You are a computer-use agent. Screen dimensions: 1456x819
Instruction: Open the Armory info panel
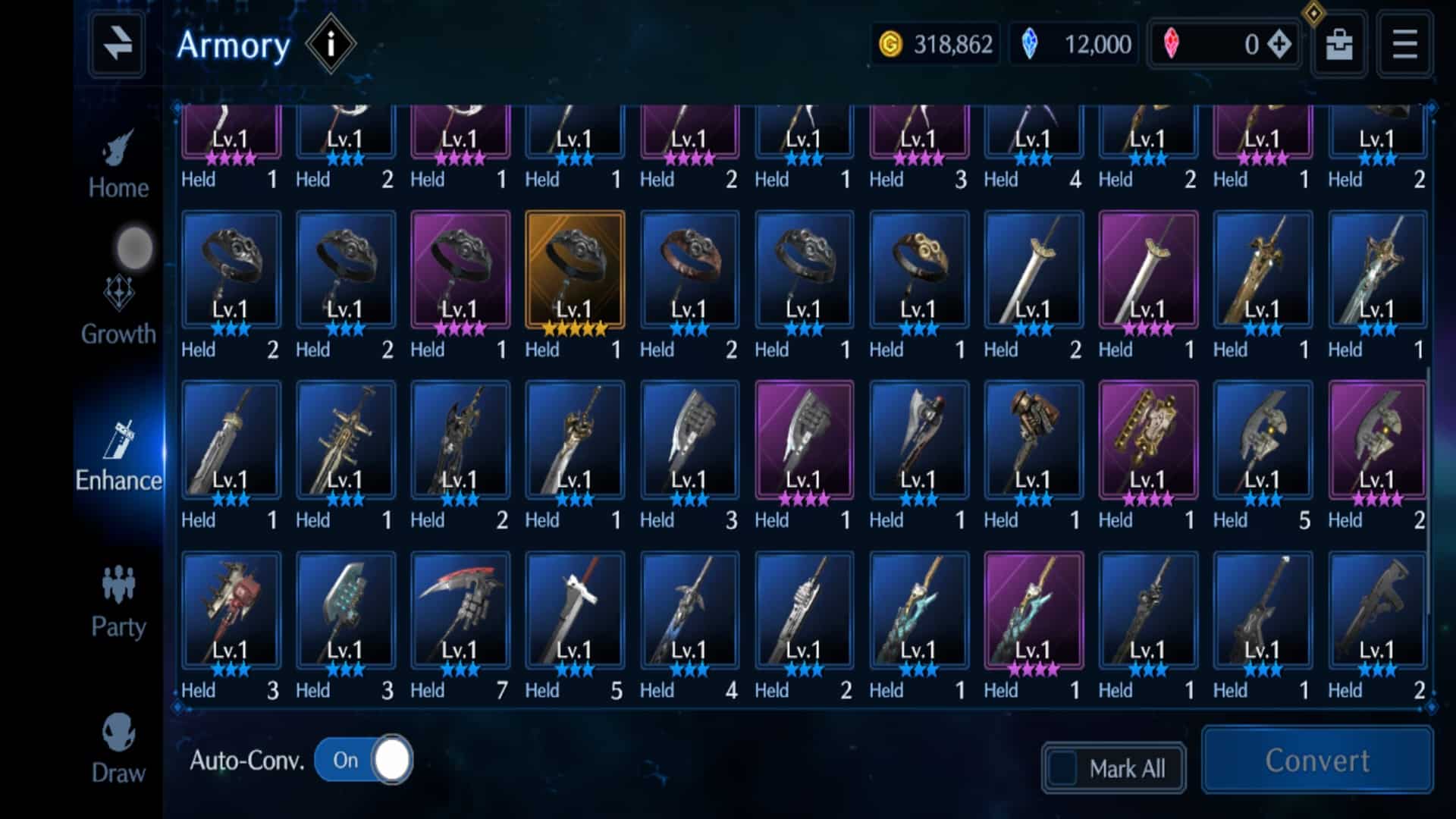tap(330, 43)
